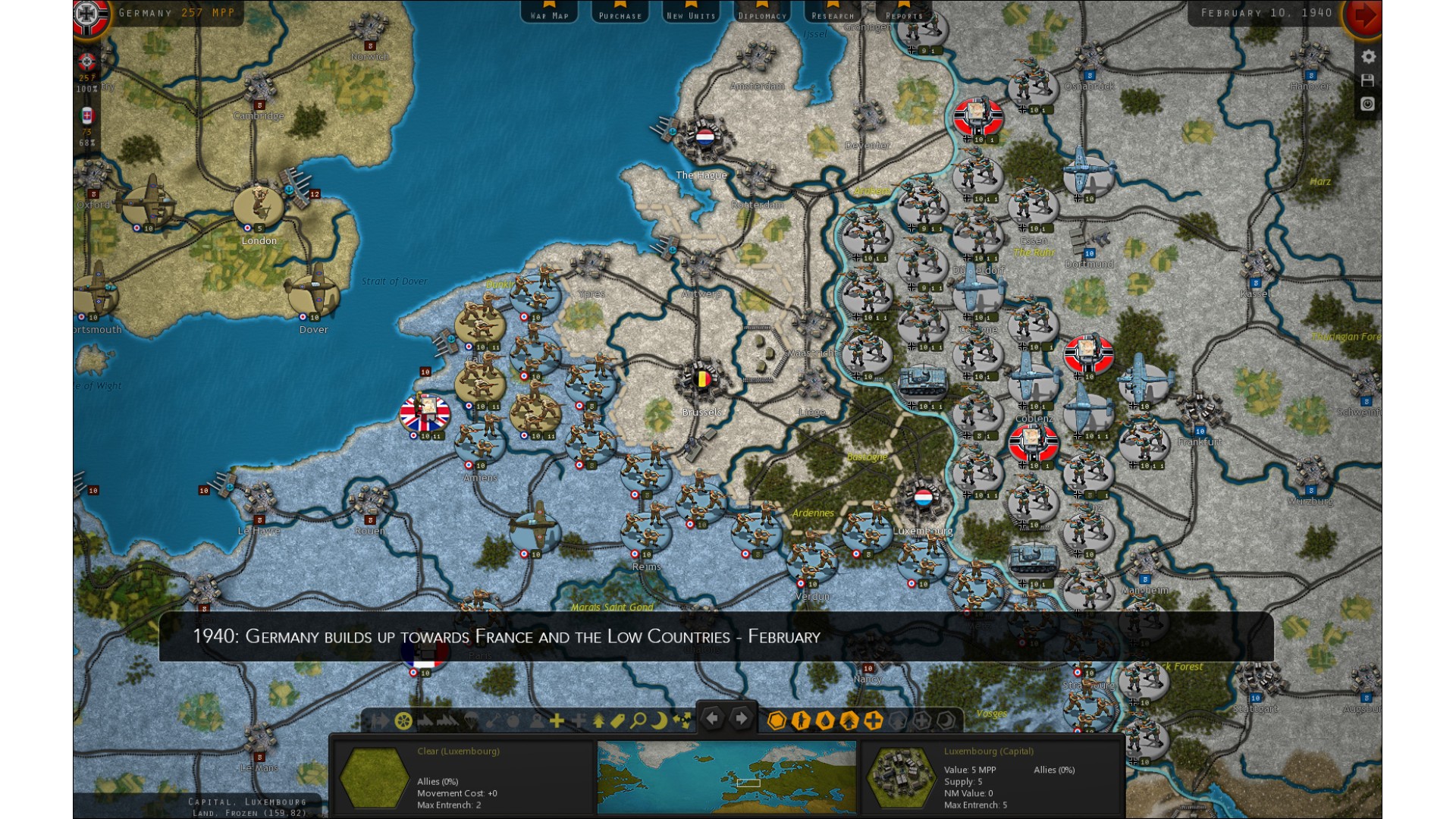
Task: Click the power quit icon
Action: (1368, 104)
